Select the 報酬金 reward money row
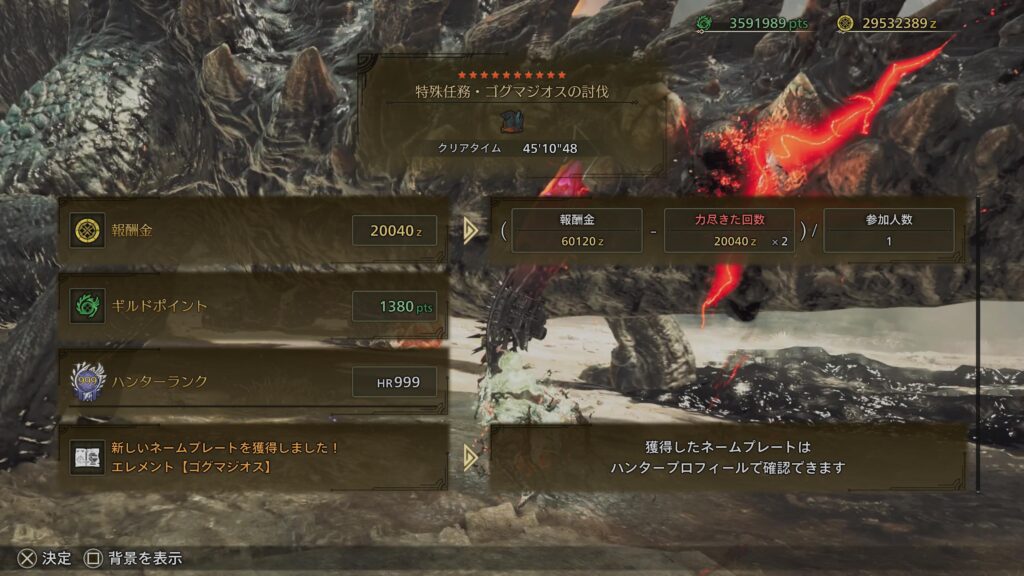This screenshot has height=576, width=1024. coord(253,231)
